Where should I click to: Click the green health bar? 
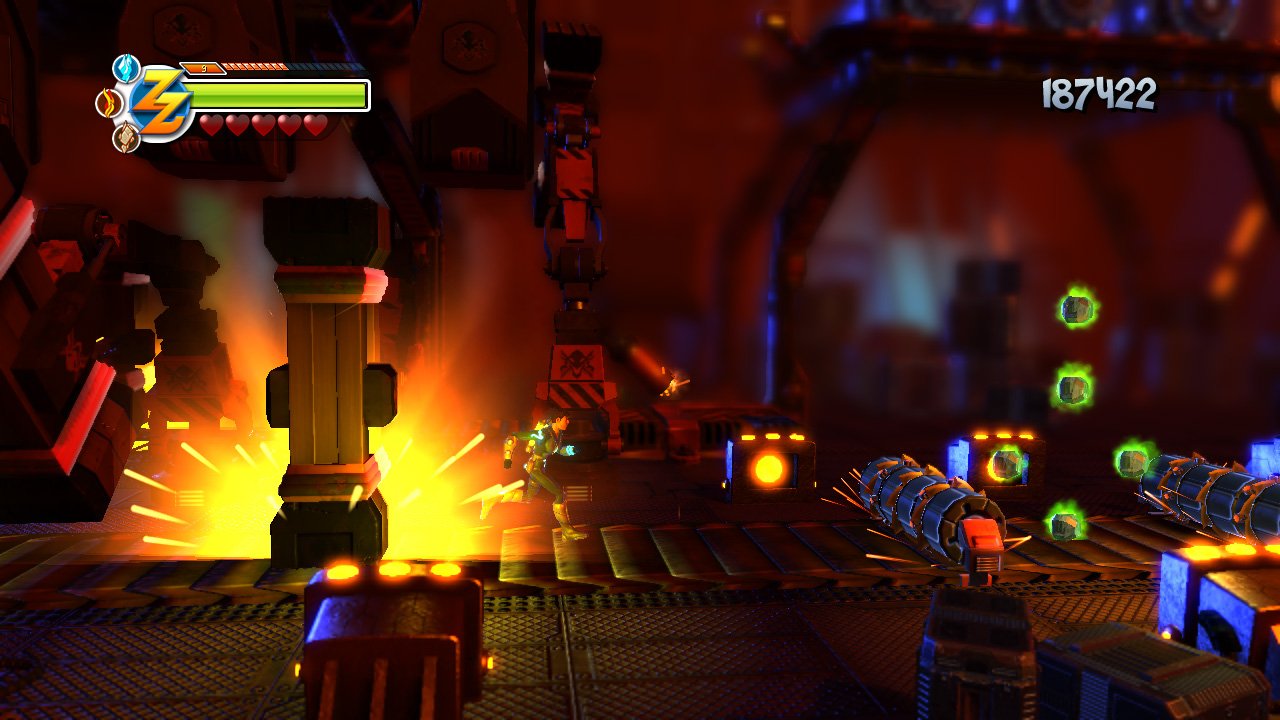(x=280, y=95)
